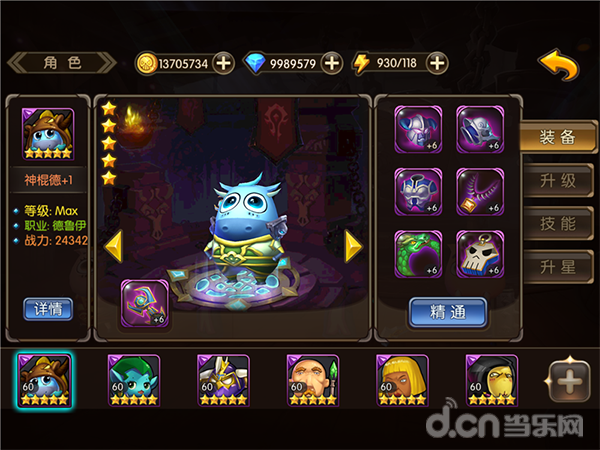Go back with the yellow return arrow
600x450 pixels.
(x=559, y=65)
